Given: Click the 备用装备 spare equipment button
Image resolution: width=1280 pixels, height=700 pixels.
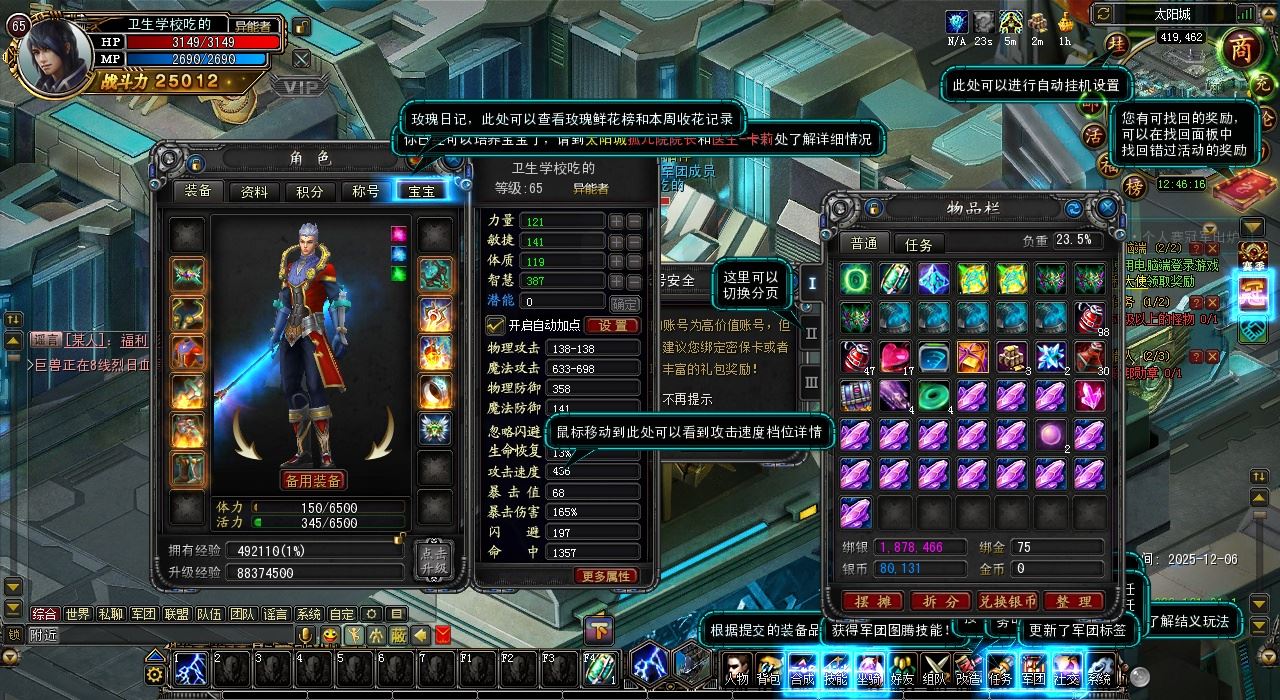Looking at the screenshot, I should pyautogui.click(x=314, y=481).
